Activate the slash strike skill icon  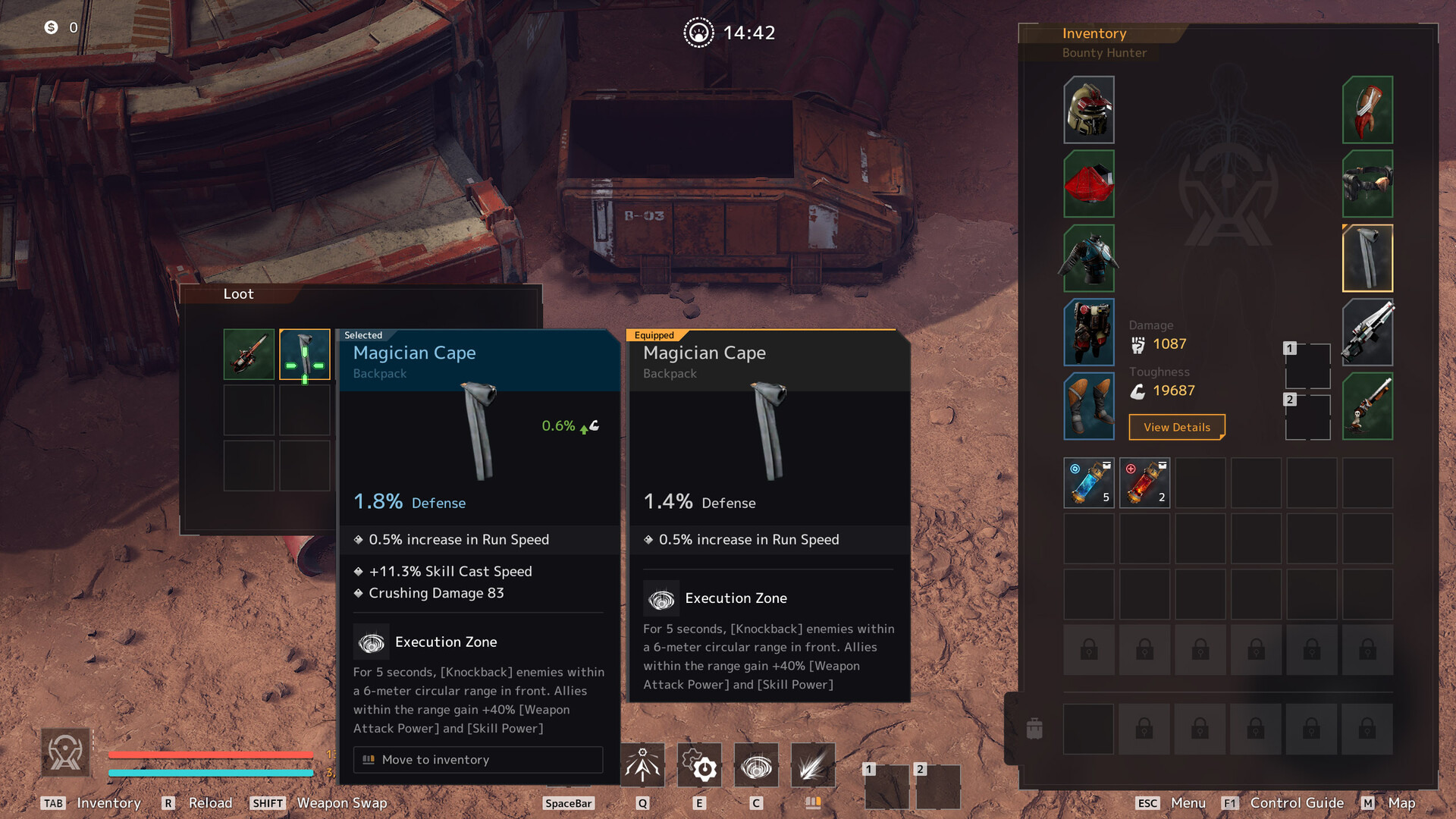[x=812, y=766]
